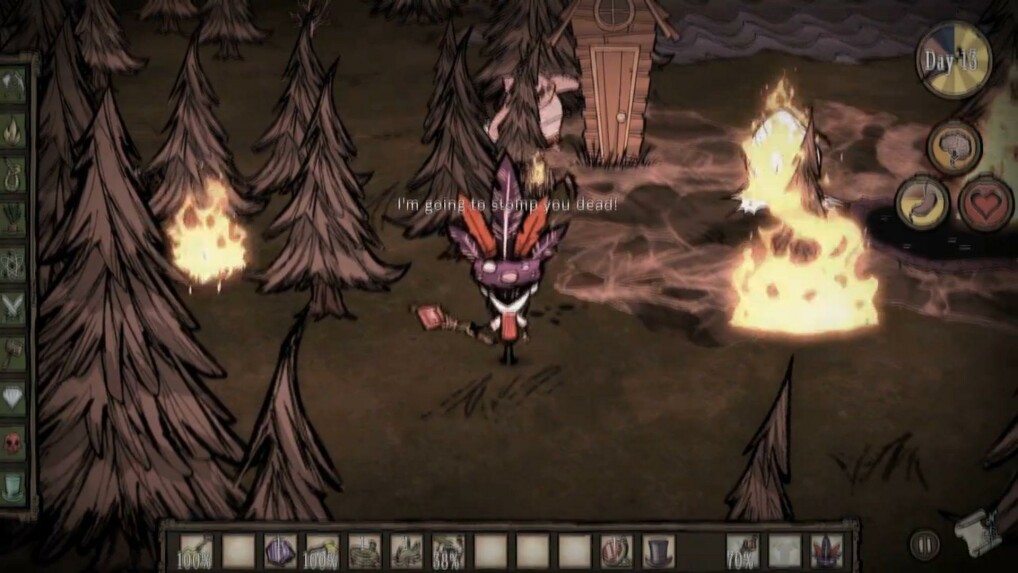The image size is (1018, 573).
Task: Select the red striped item in the inventory
Action: 616,551
